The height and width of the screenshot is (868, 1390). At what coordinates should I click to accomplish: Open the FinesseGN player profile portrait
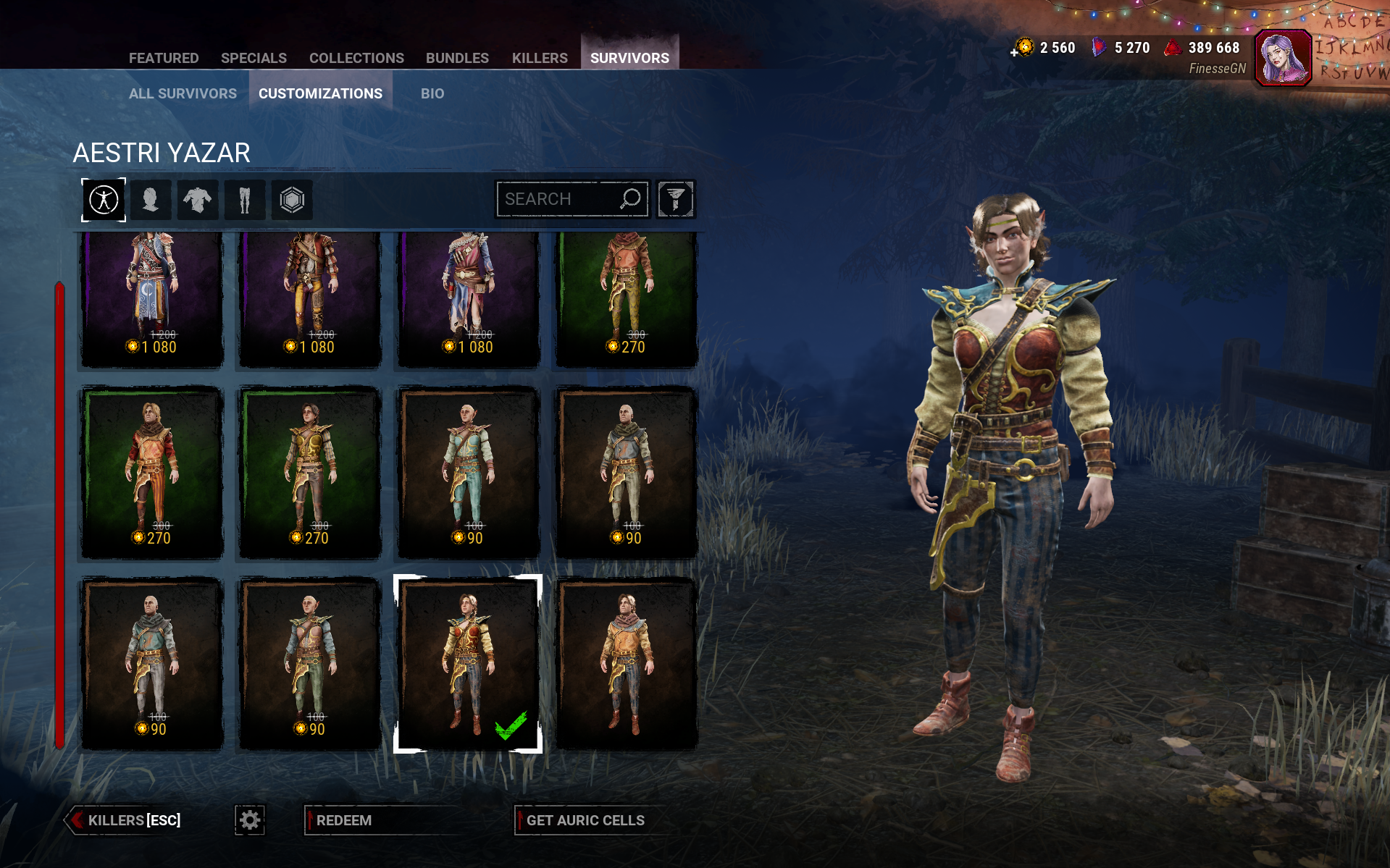coord(1282,58)
